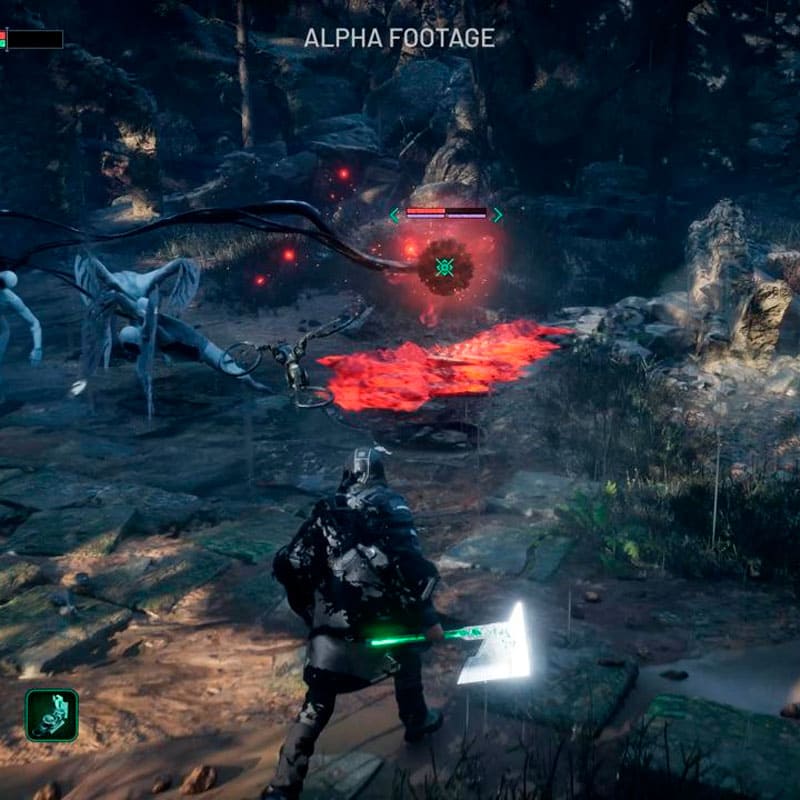The width and height of the screenshot is (800, 800).
Task: Switch target with the left green arrow
Action: 395,214
